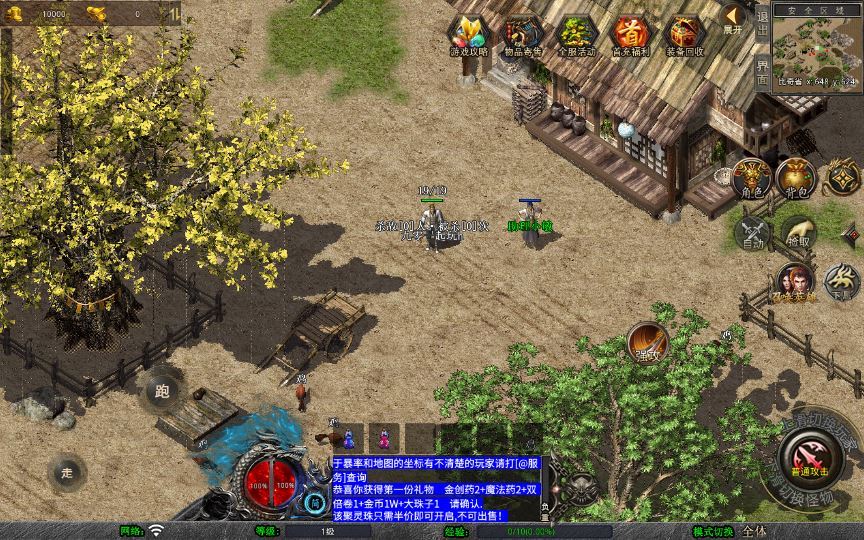Screen dimensions: 864x540
Task: Click the 展开 expand arrow button
Action: (x=734, y=19)
